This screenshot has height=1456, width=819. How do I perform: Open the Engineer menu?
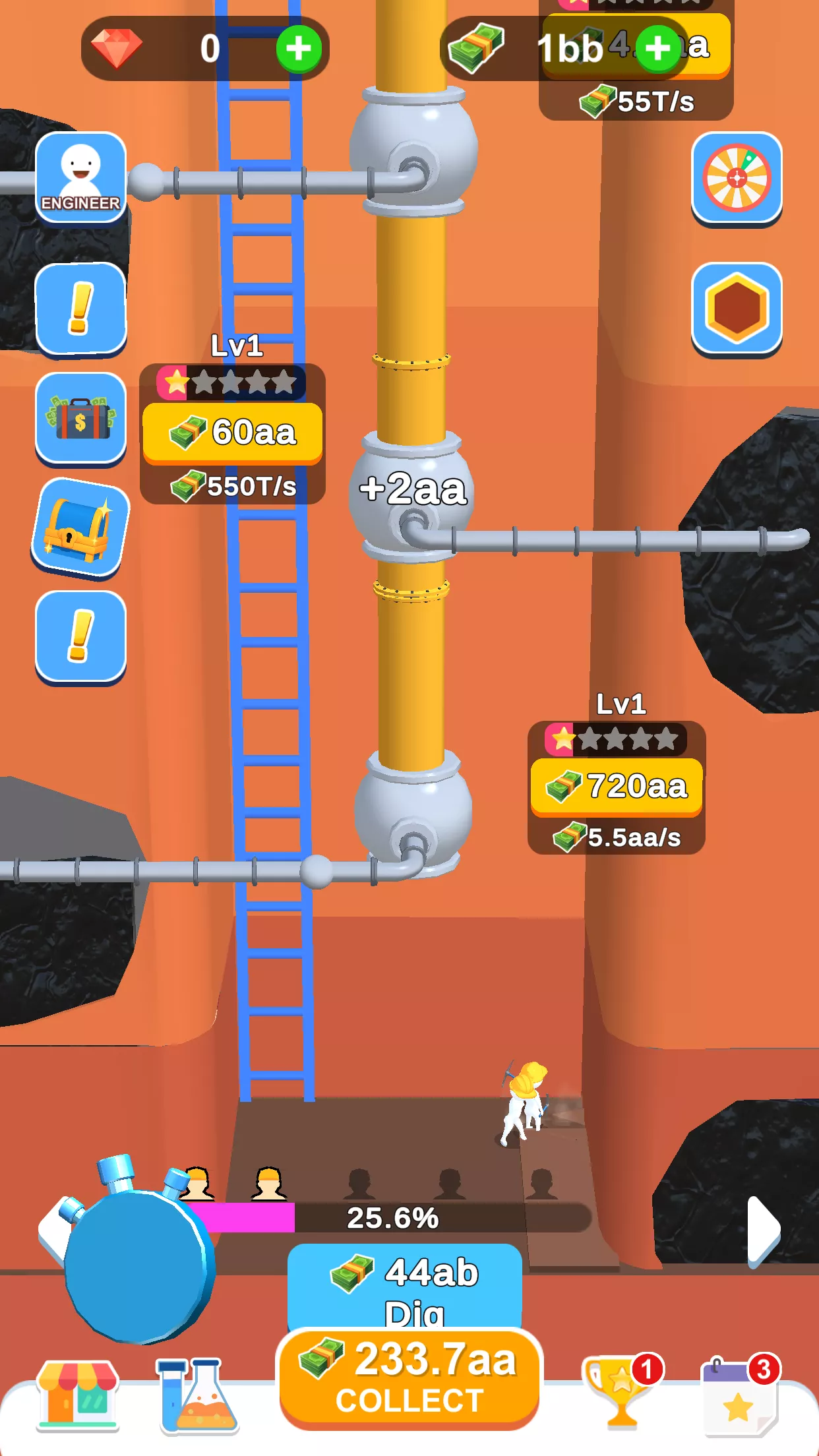(x=80, y=177)
